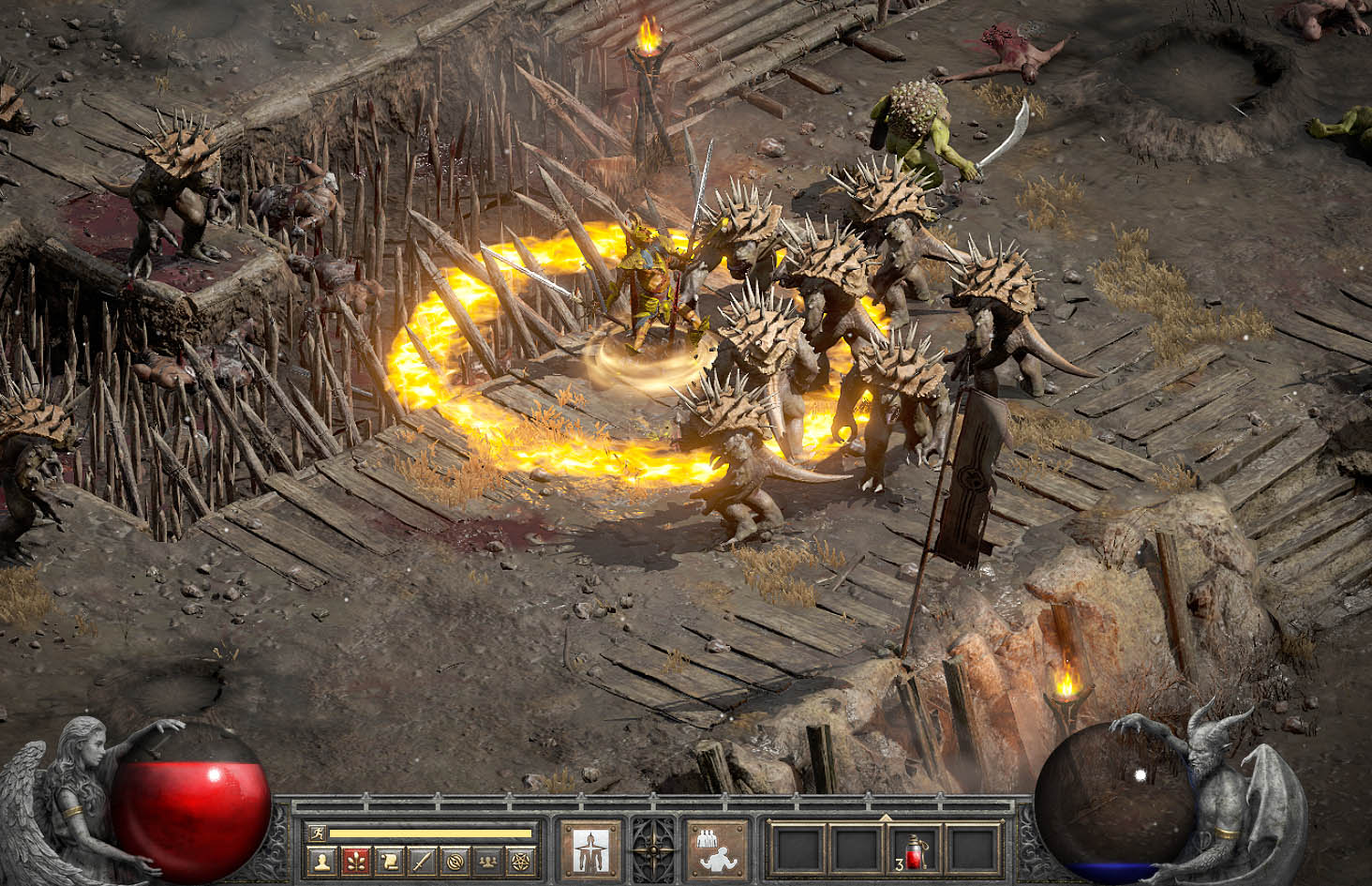Open the pentagram game menu icon

click(519, 859)
